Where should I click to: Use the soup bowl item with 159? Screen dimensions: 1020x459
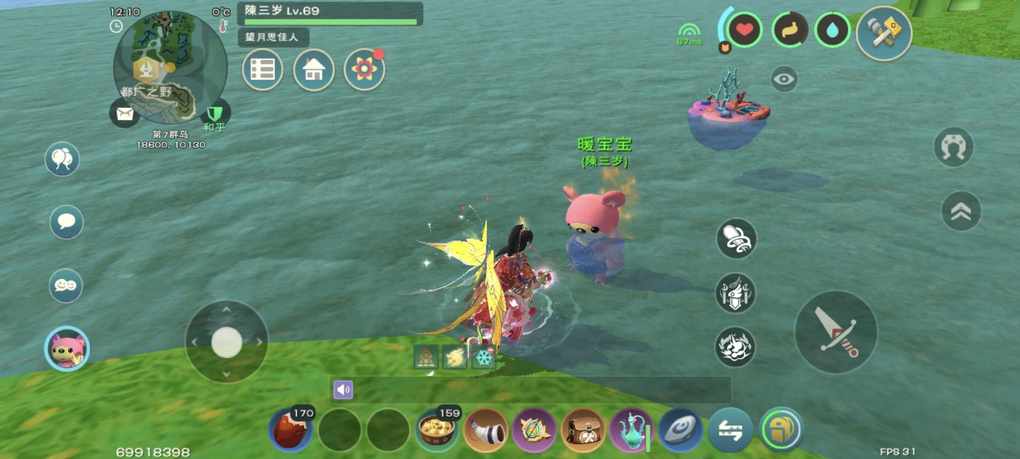(437, 431)
